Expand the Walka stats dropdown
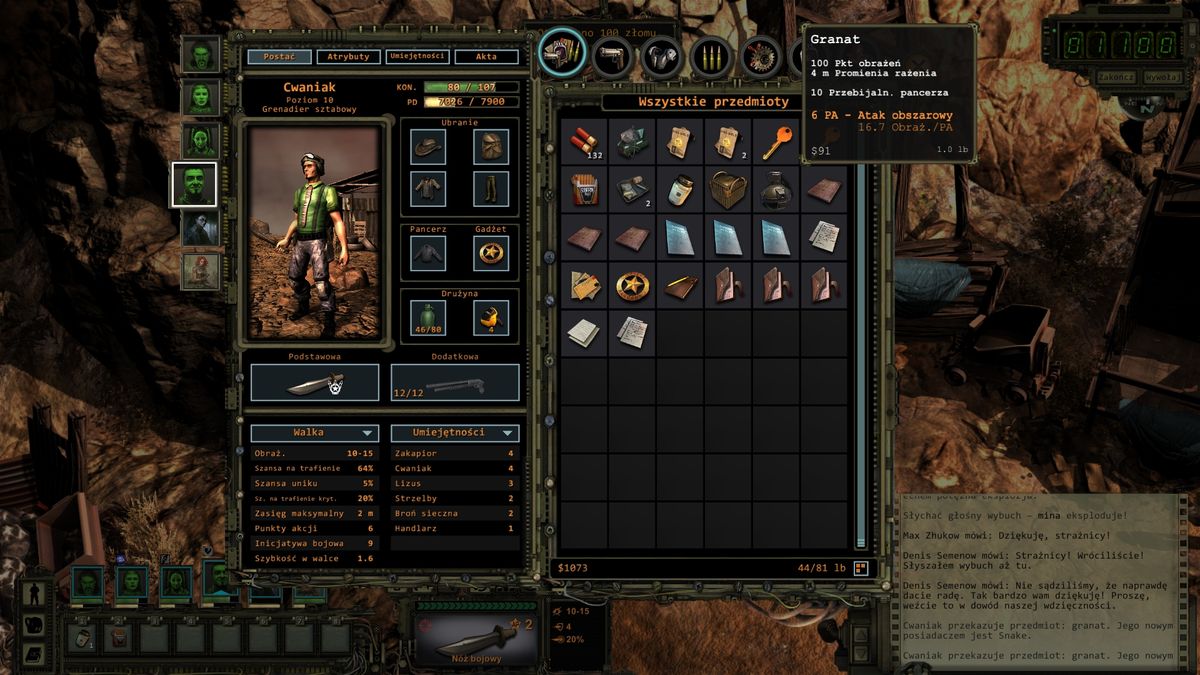Image resolution: width=1200 pixels, height=675 pixels. pyautogui.click(x=314, y=433)
